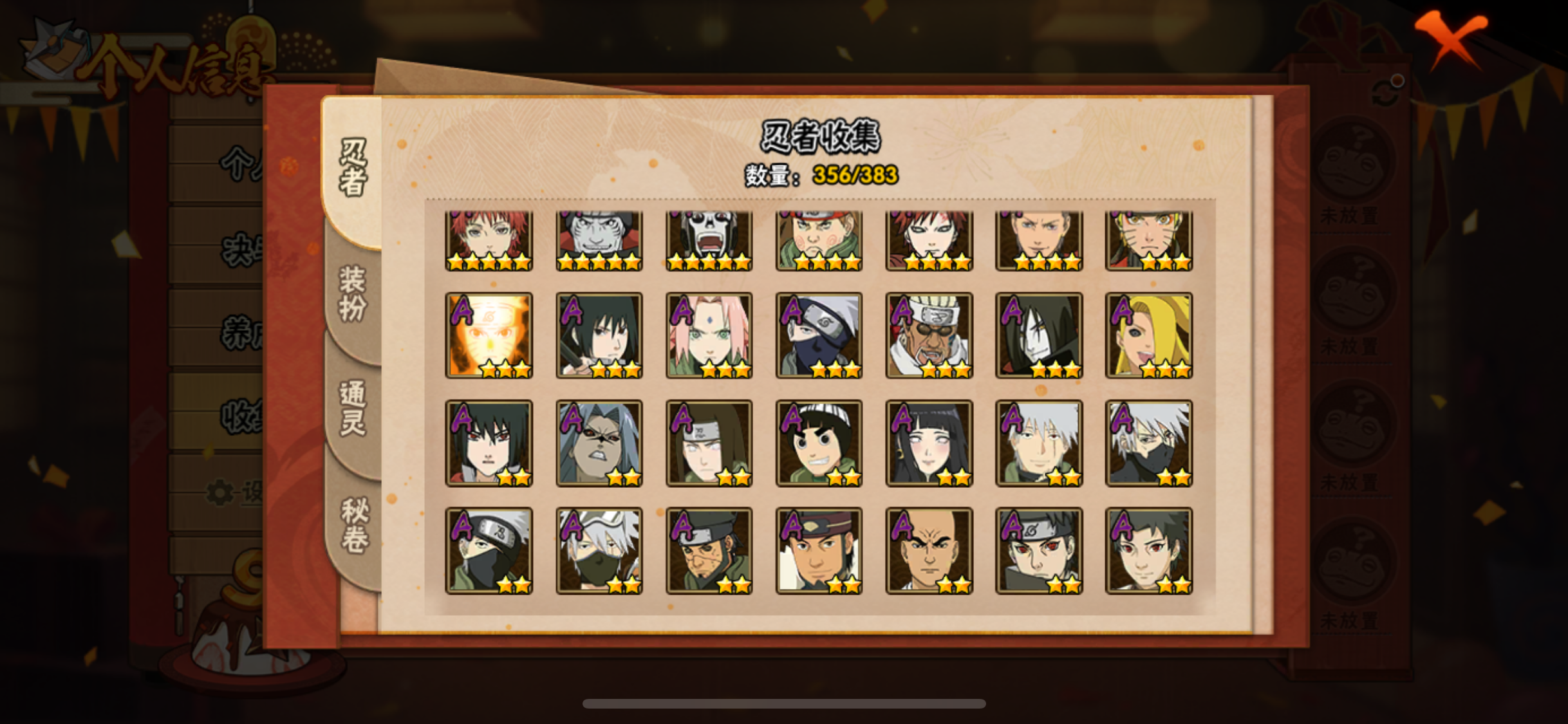Select the Orochimaru portrait

coord(1039,335)
